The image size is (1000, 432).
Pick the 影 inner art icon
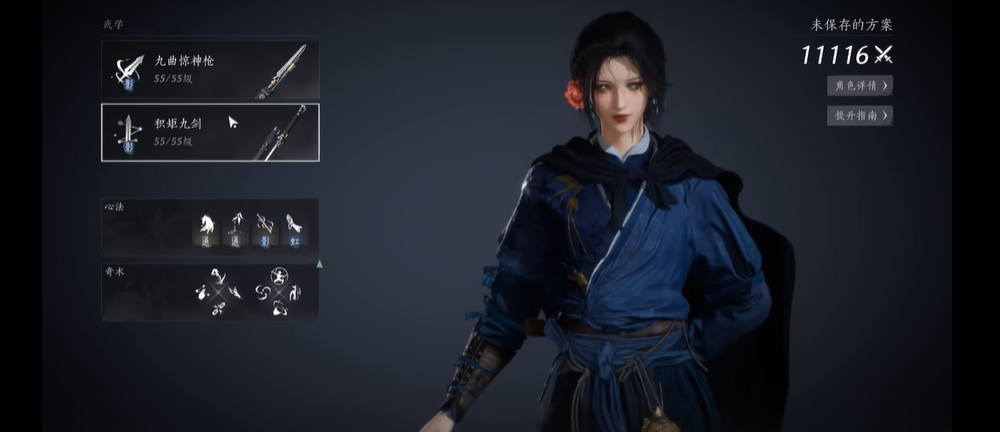(265, 229)
